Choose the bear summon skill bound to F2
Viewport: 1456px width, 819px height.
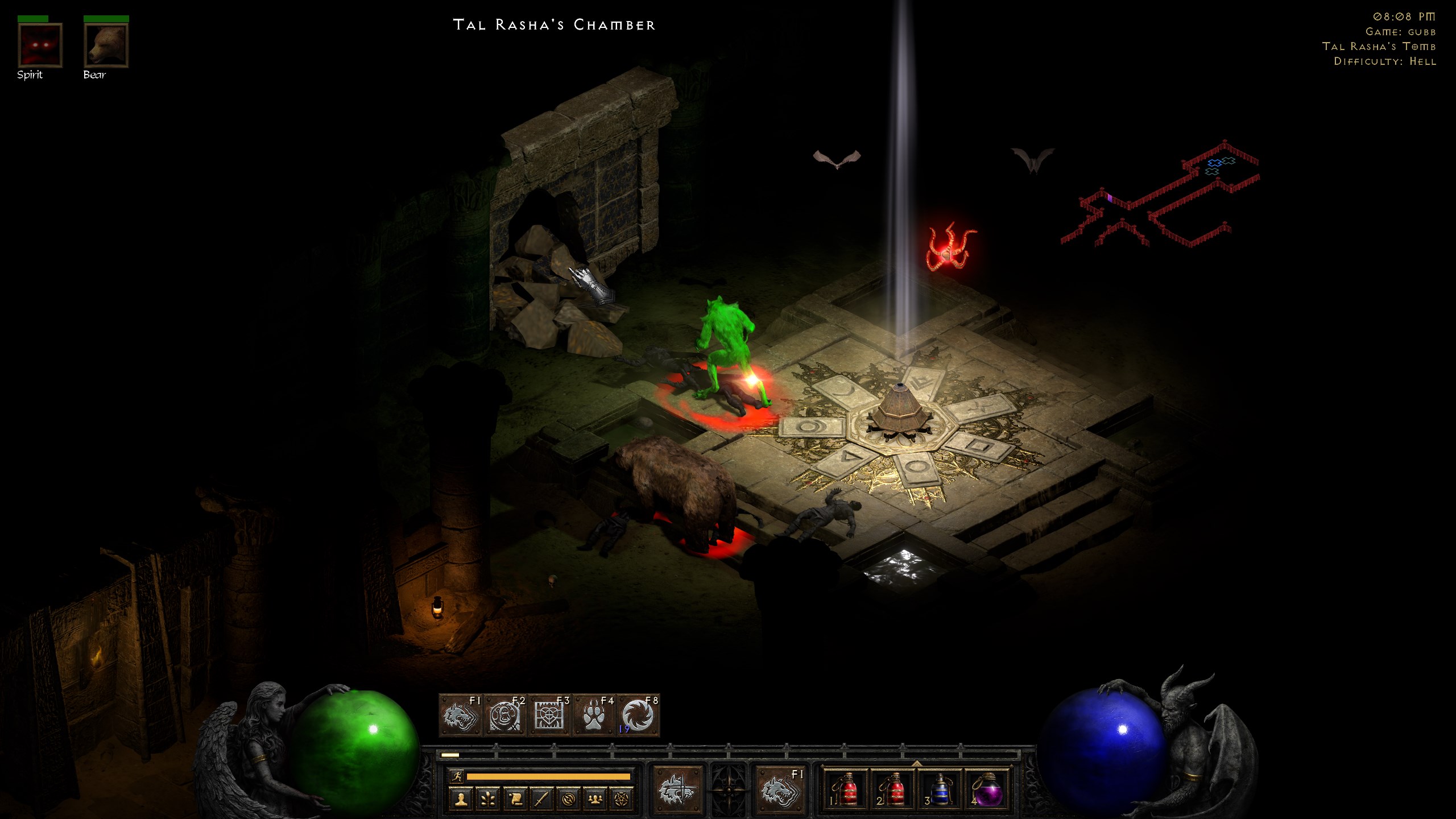(505, 715)
